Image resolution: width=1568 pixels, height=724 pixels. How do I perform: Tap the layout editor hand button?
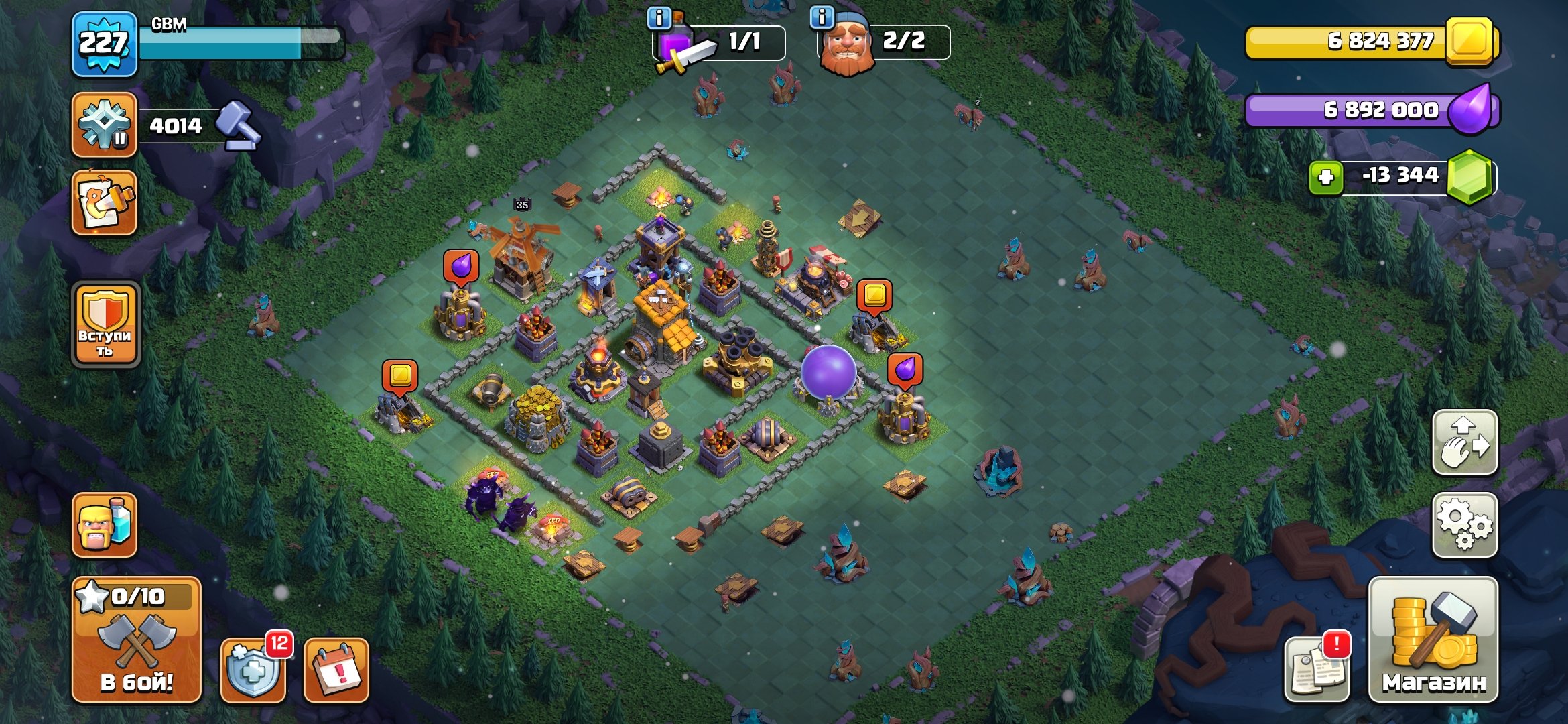click(1465, 442)
